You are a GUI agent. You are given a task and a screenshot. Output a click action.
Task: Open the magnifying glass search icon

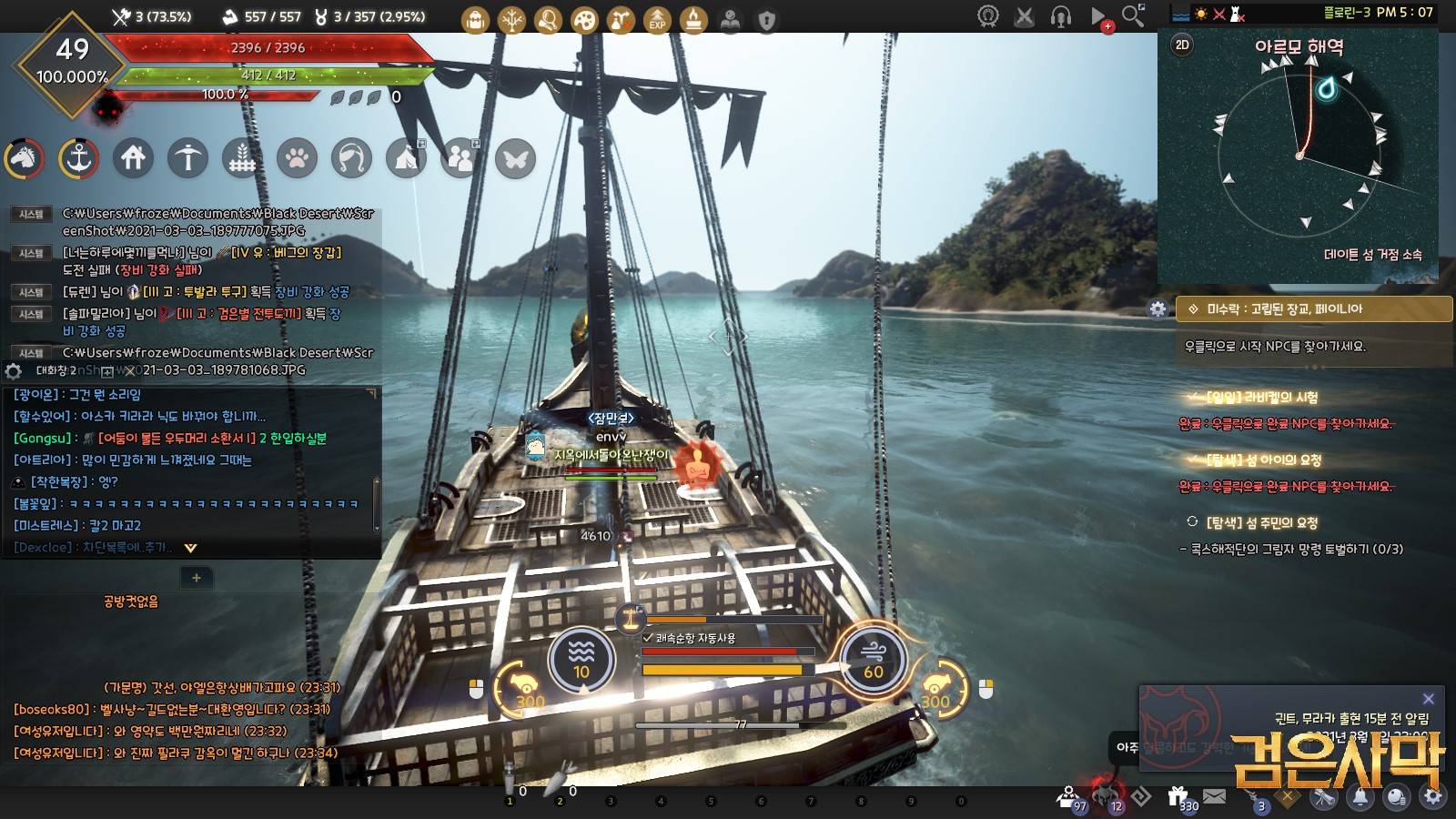tap(1133, 15)
